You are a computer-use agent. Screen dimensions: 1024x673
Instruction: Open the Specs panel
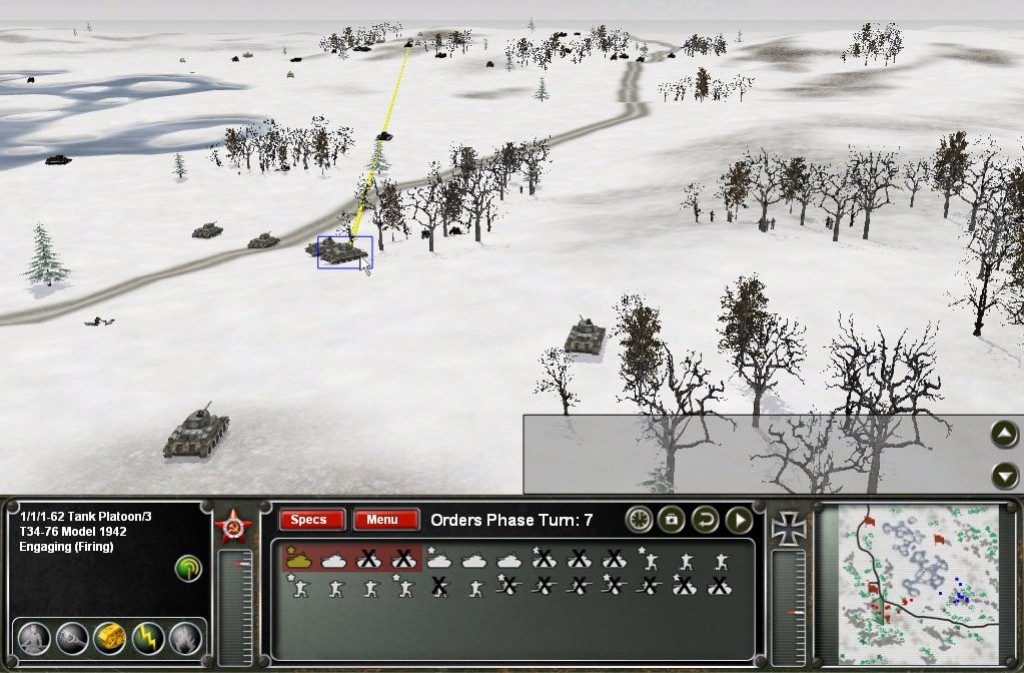tap(311, 520)
